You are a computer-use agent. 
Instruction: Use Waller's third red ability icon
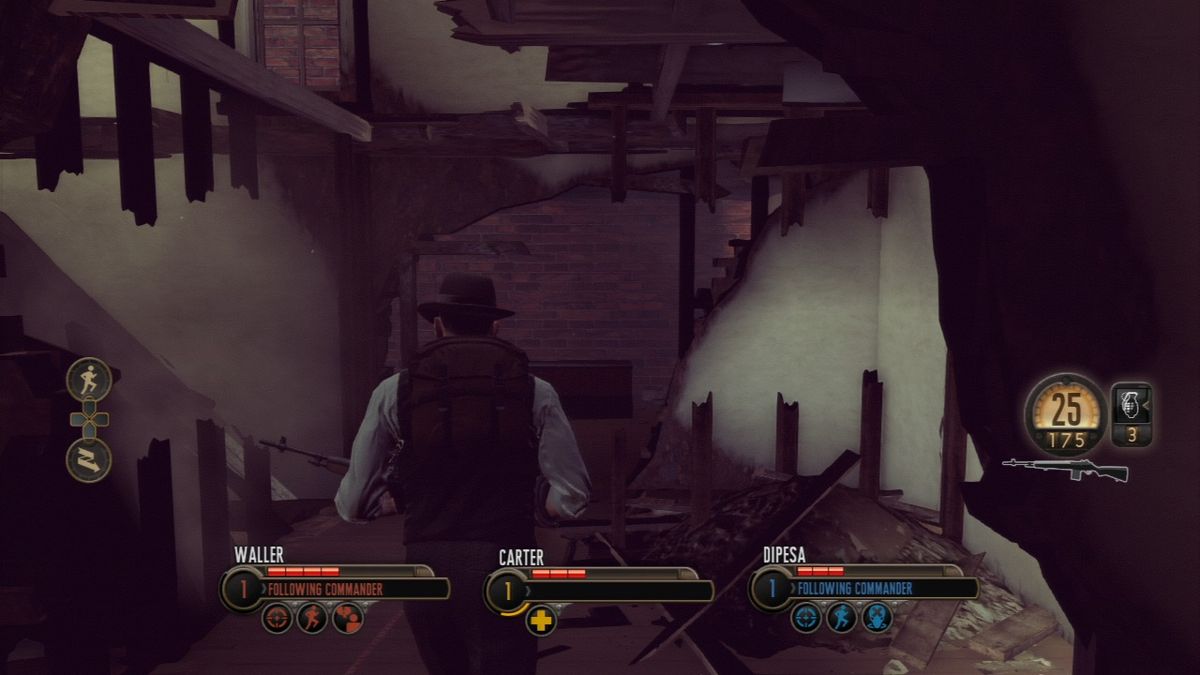coord(347,617)
